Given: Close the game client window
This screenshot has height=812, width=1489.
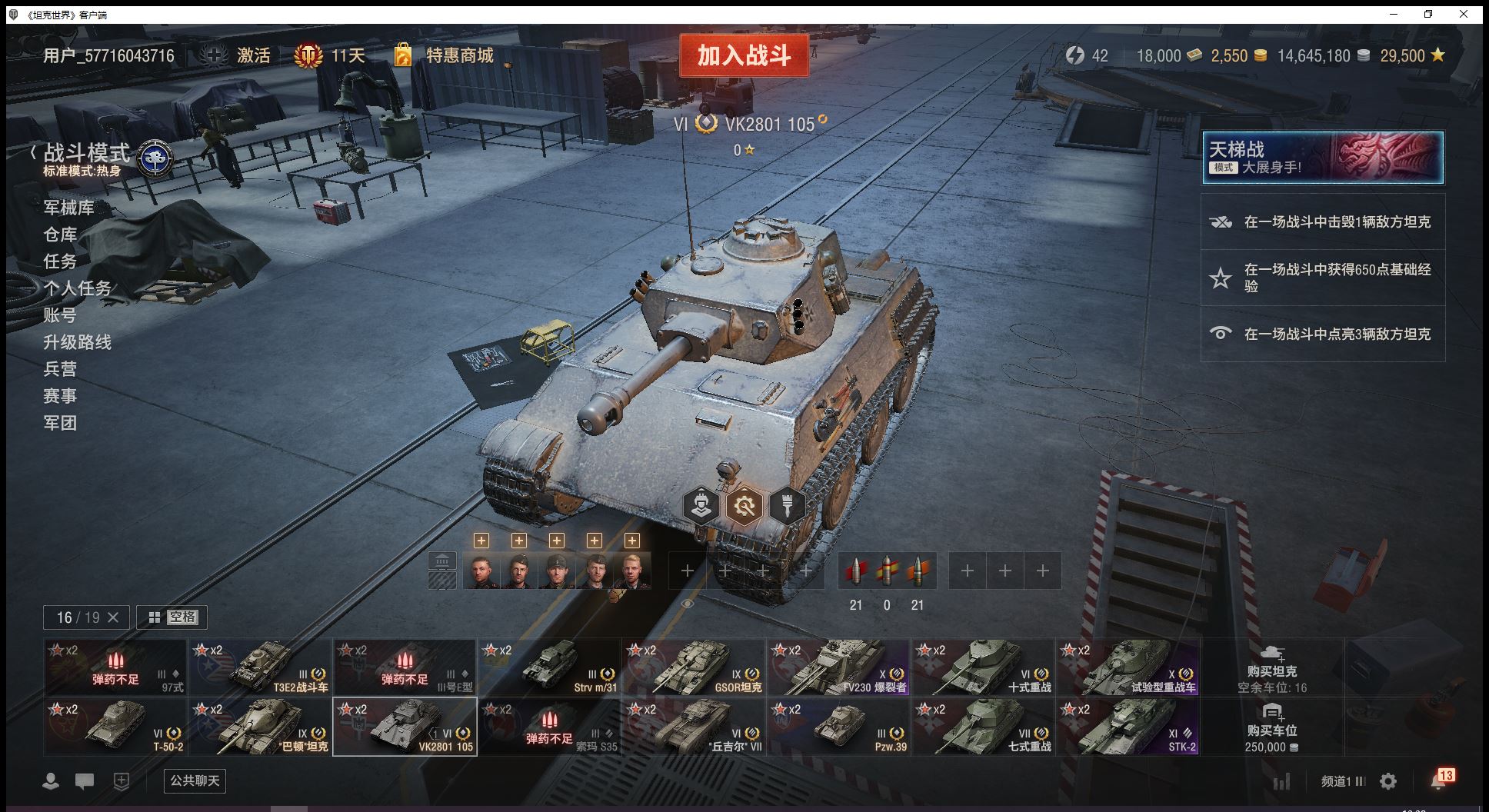Looking at the screenshot, I should coord(1464,14).
